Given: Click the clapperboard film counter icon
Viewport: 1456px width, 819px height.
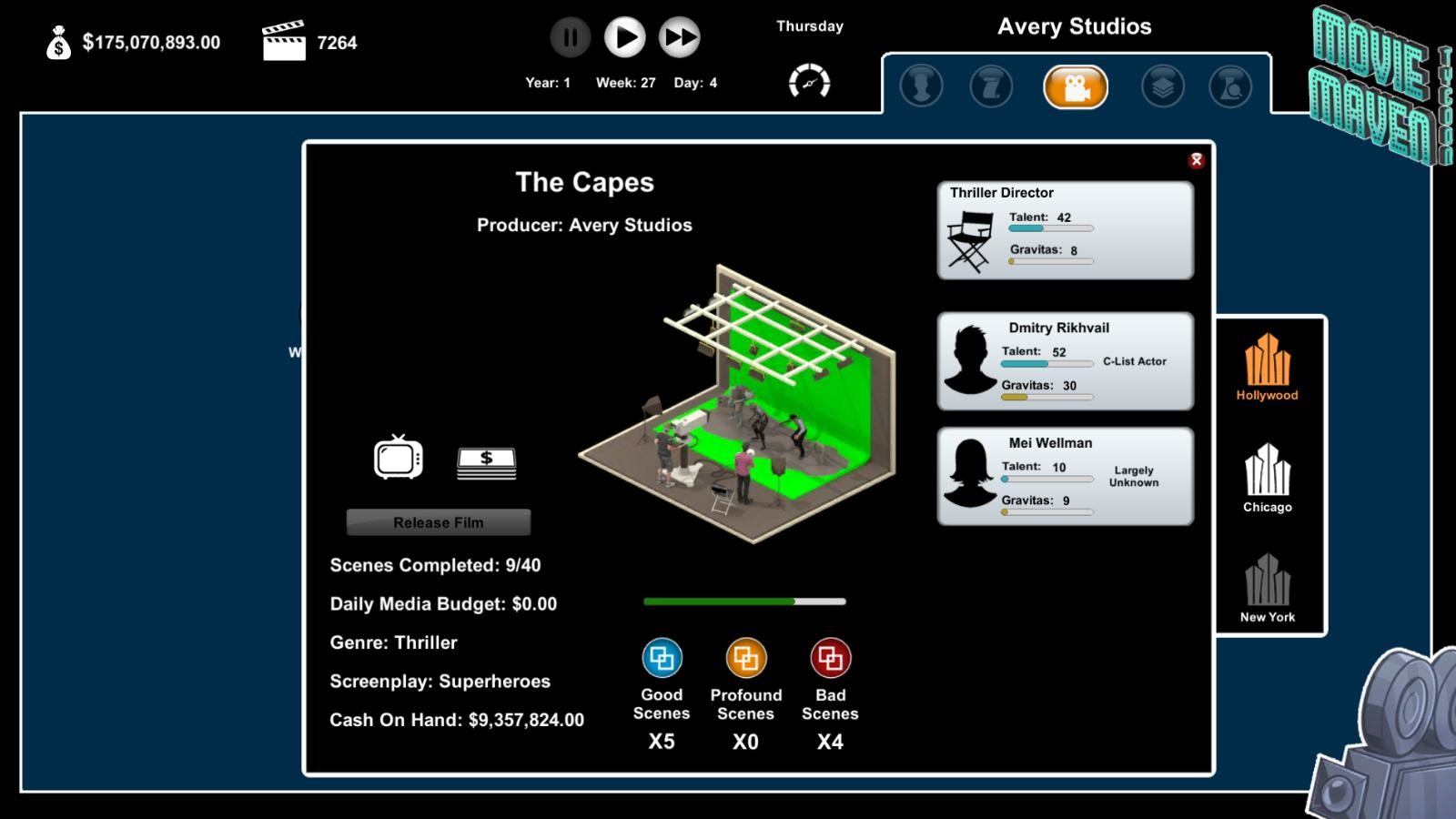Looking at the screenshot, I should pos(285,40).
